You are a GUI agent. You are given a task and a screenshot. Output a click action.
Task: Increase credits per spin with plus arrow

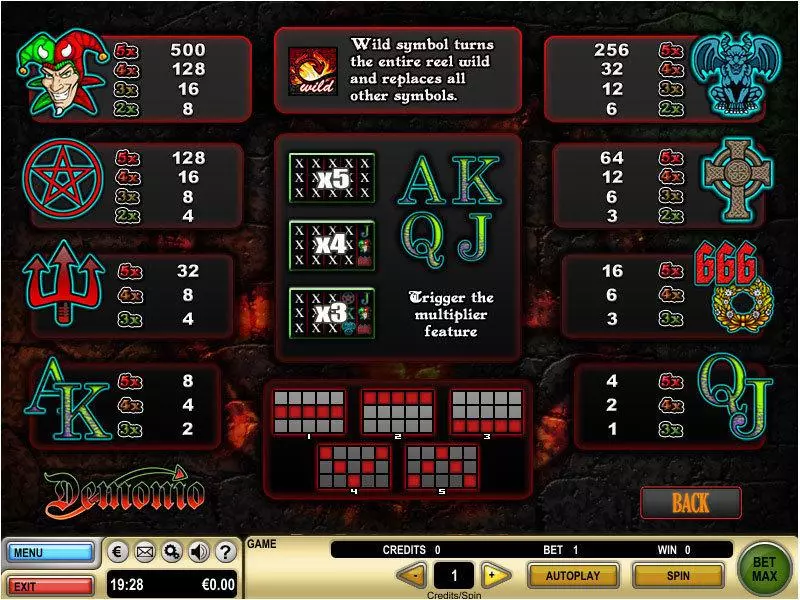(491, 575)
